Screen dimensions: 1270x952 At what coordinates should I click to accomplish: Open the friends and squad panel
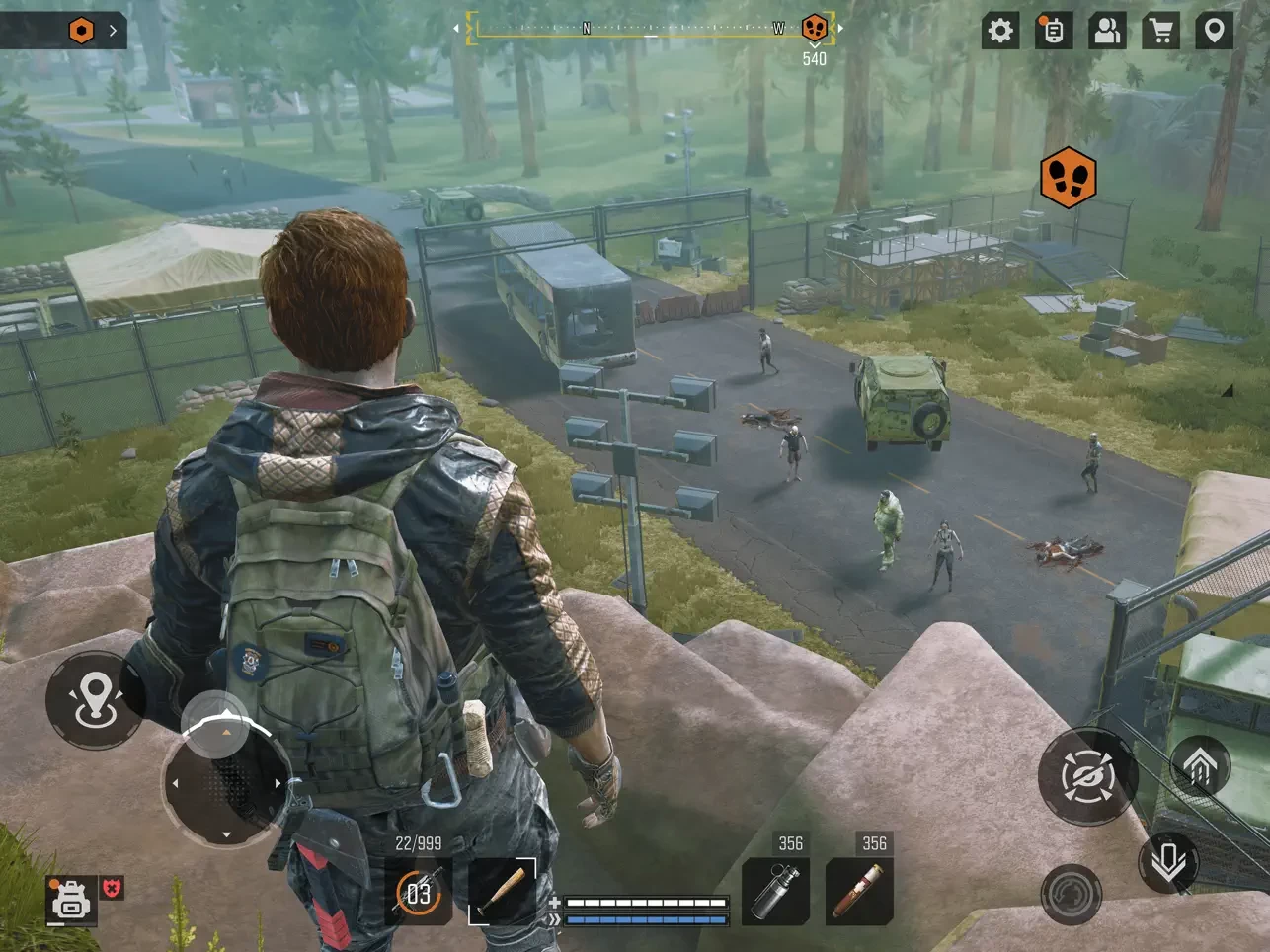coord(1107,31)
